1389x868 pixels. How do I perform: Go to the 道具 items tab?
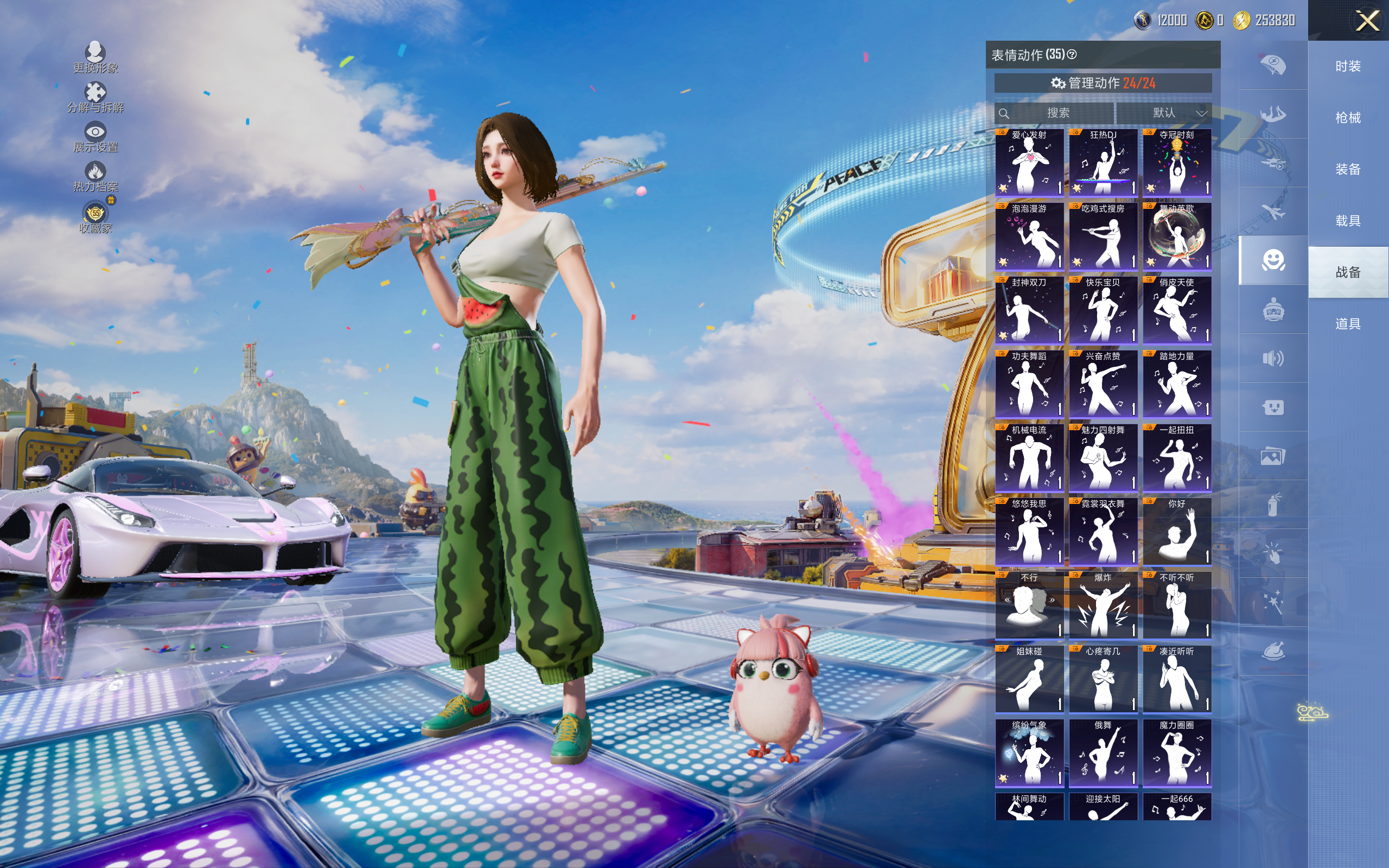point(1348,324)
